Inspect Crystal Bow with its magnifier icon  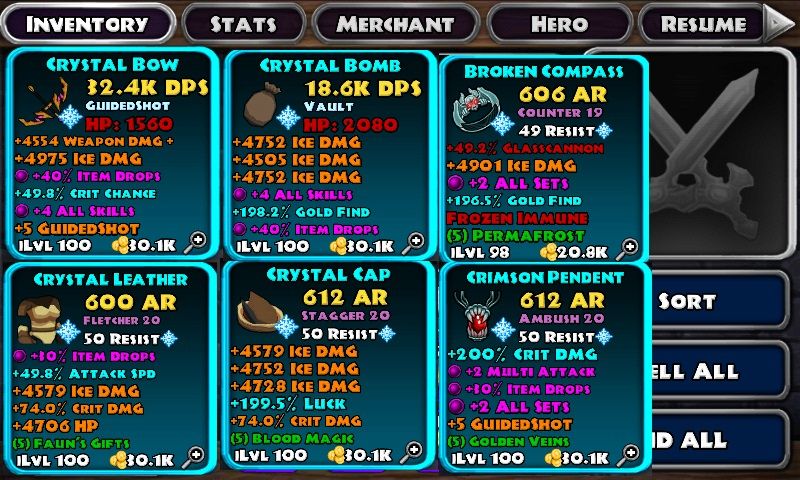[x=196, y=240]
